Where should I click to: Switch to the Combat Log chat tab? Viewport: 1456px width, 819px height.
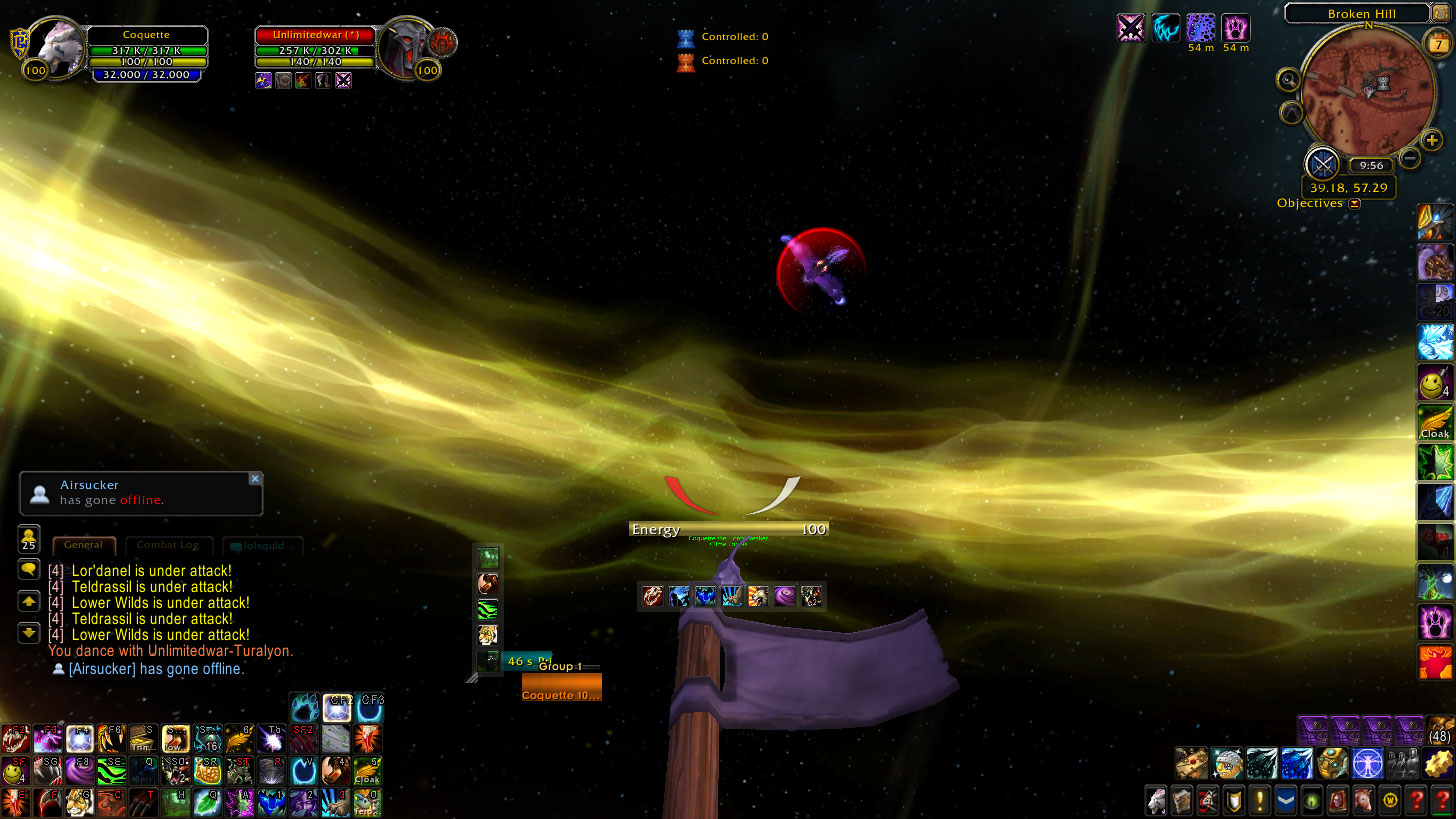168,546
